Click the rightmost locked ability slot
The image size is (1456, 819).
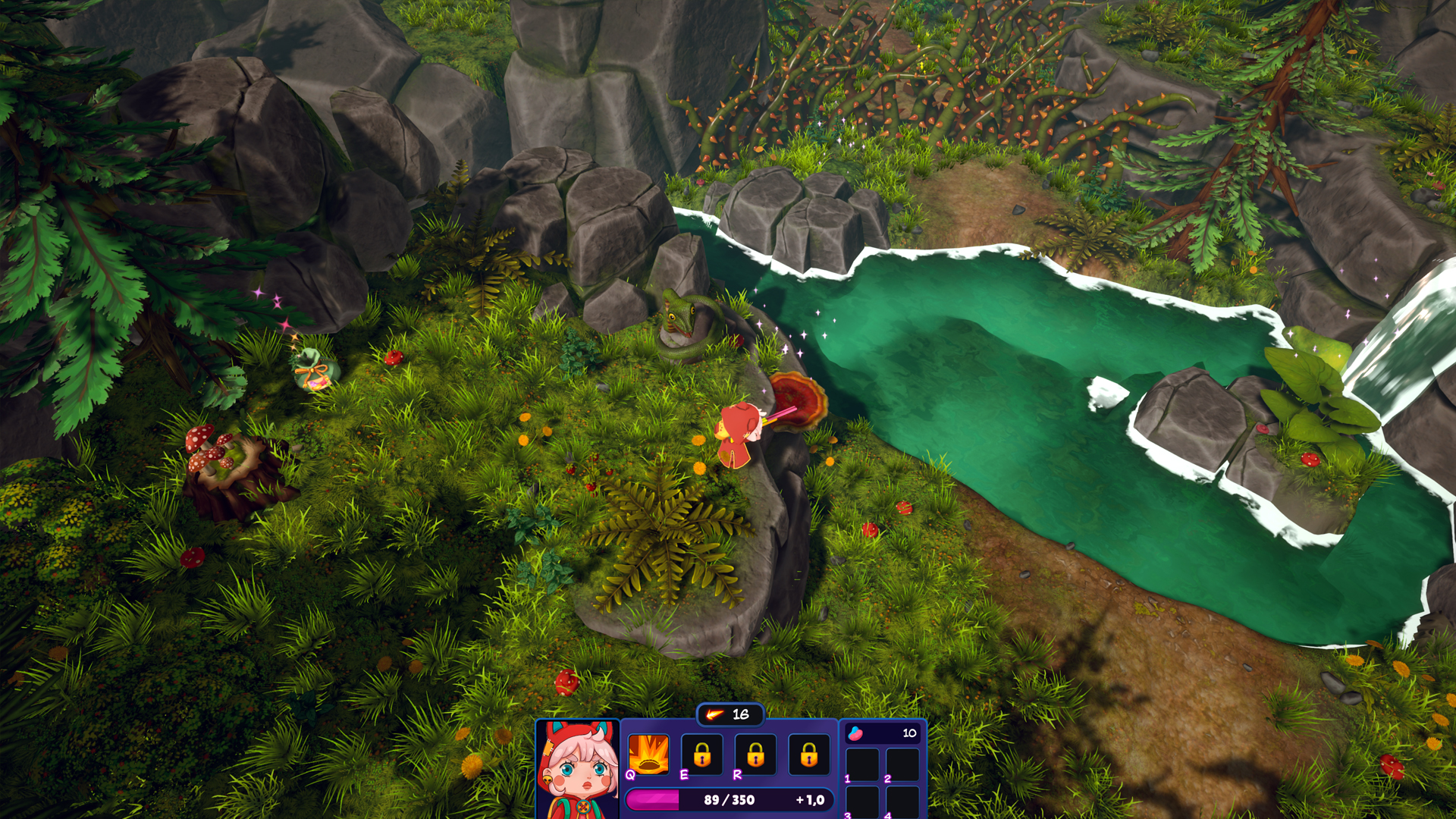[808, 754]
